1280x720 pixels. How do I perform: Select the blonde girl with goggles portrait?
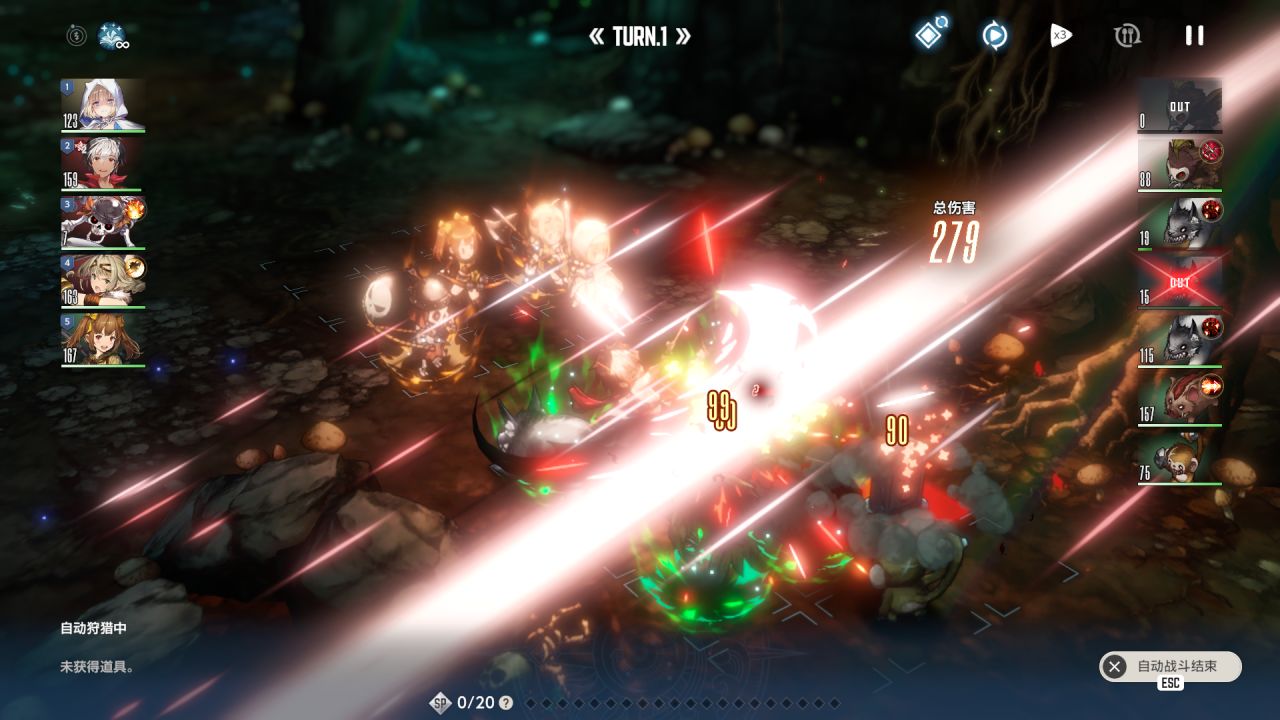103,281
